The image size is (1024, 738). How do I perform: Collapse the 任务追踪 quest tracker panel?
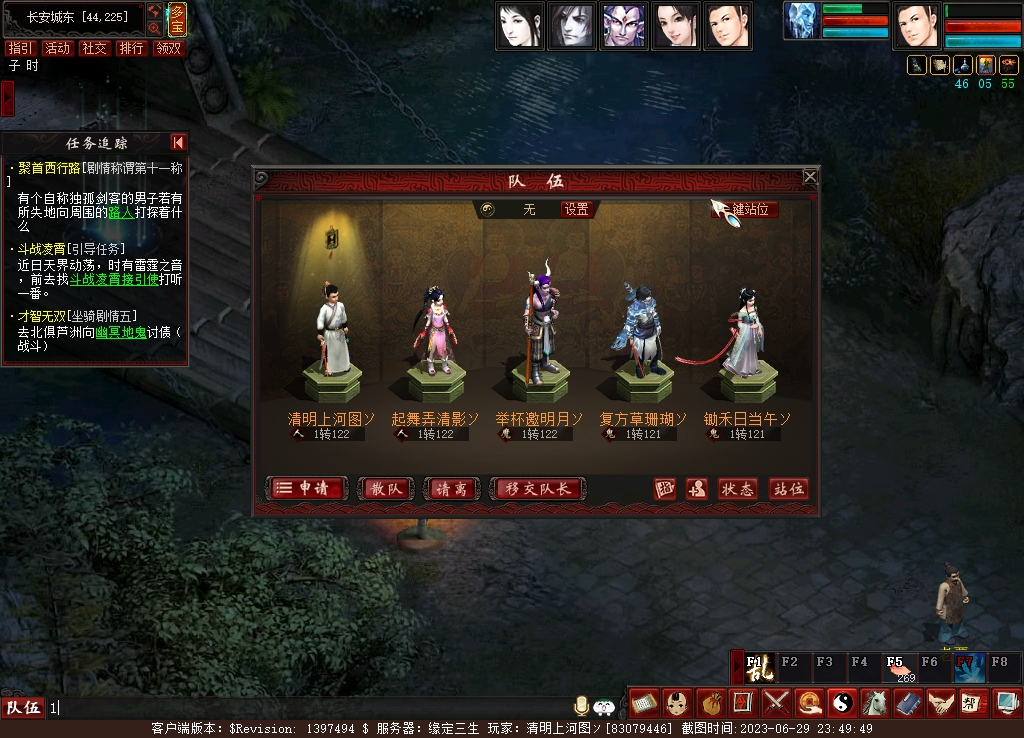tap(178, 143)
